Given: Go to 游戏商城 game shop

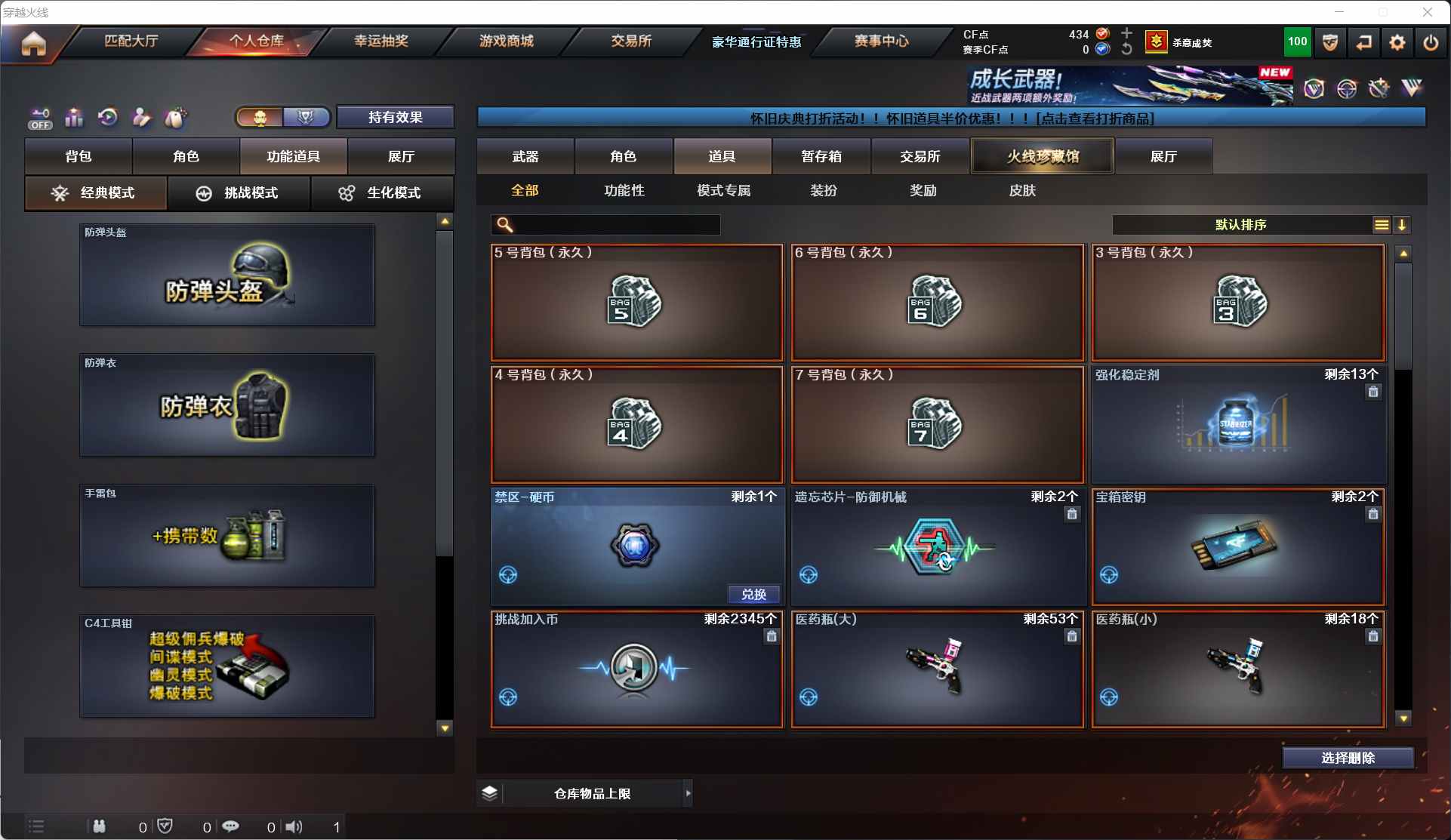Looking at the screenshot, I should 506,41.
